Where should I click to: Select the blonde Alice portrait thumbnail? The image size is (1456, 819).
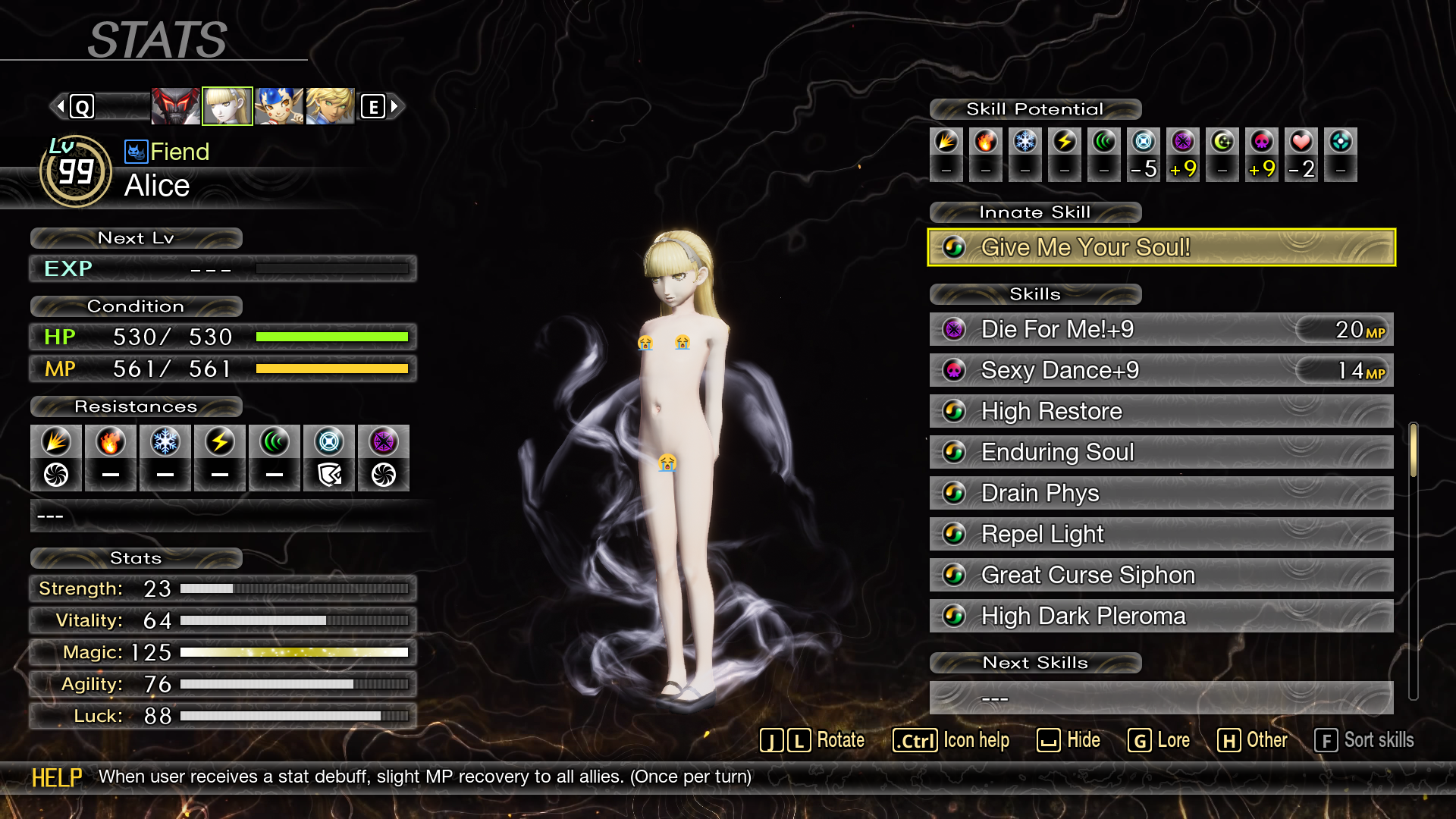[227, 106]
